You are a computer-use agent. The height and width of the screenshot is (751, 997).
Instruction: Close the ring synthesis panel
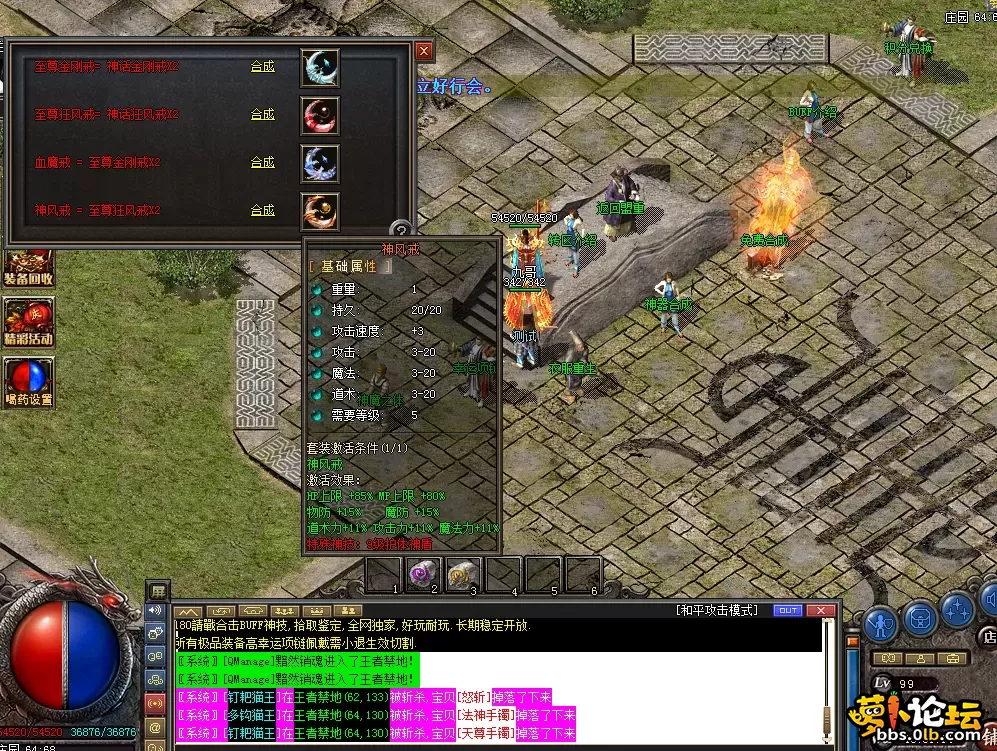tap(424, 51)
